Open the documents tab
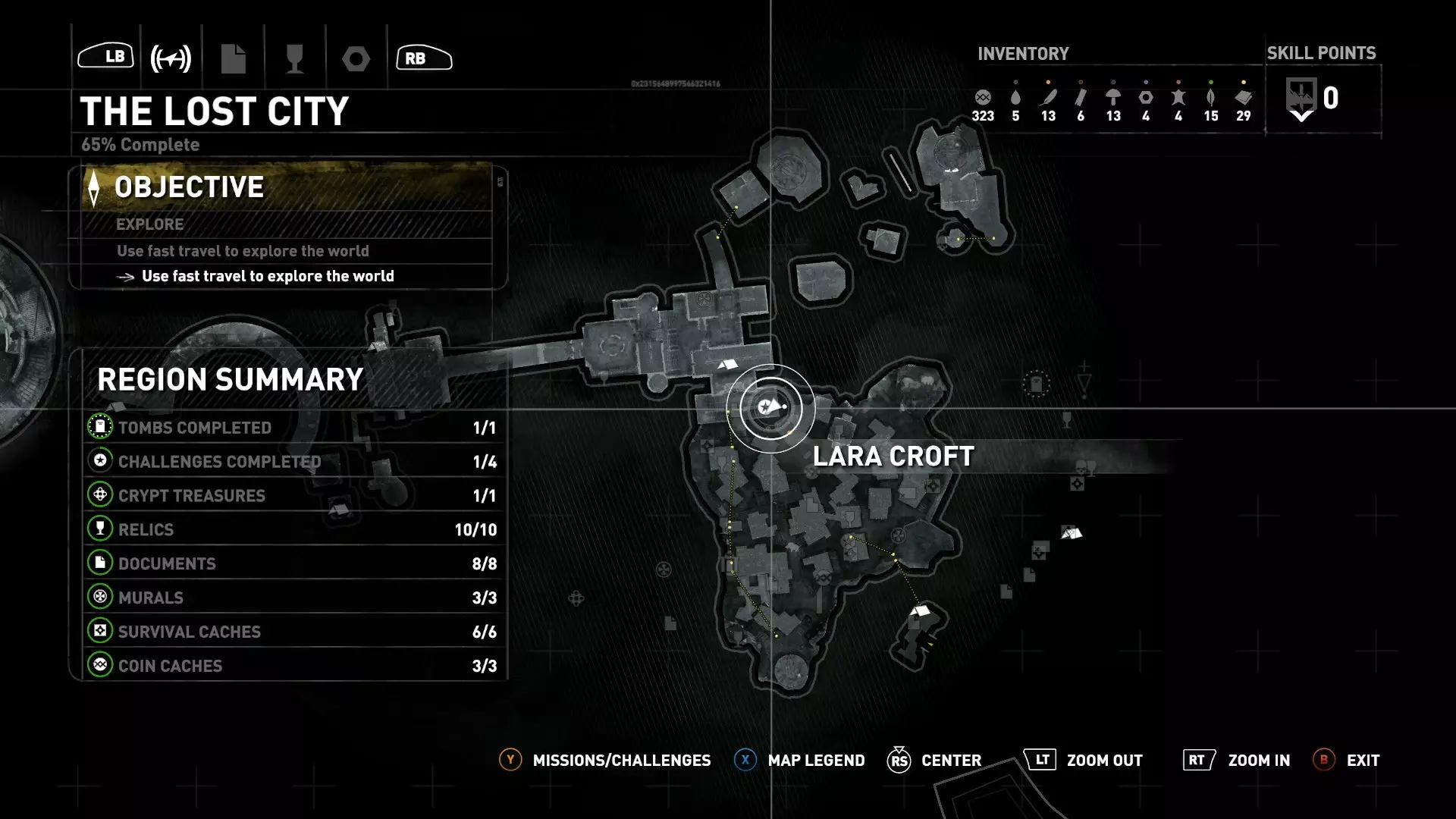Screen dimensions: 1456x819 (233, 58)
